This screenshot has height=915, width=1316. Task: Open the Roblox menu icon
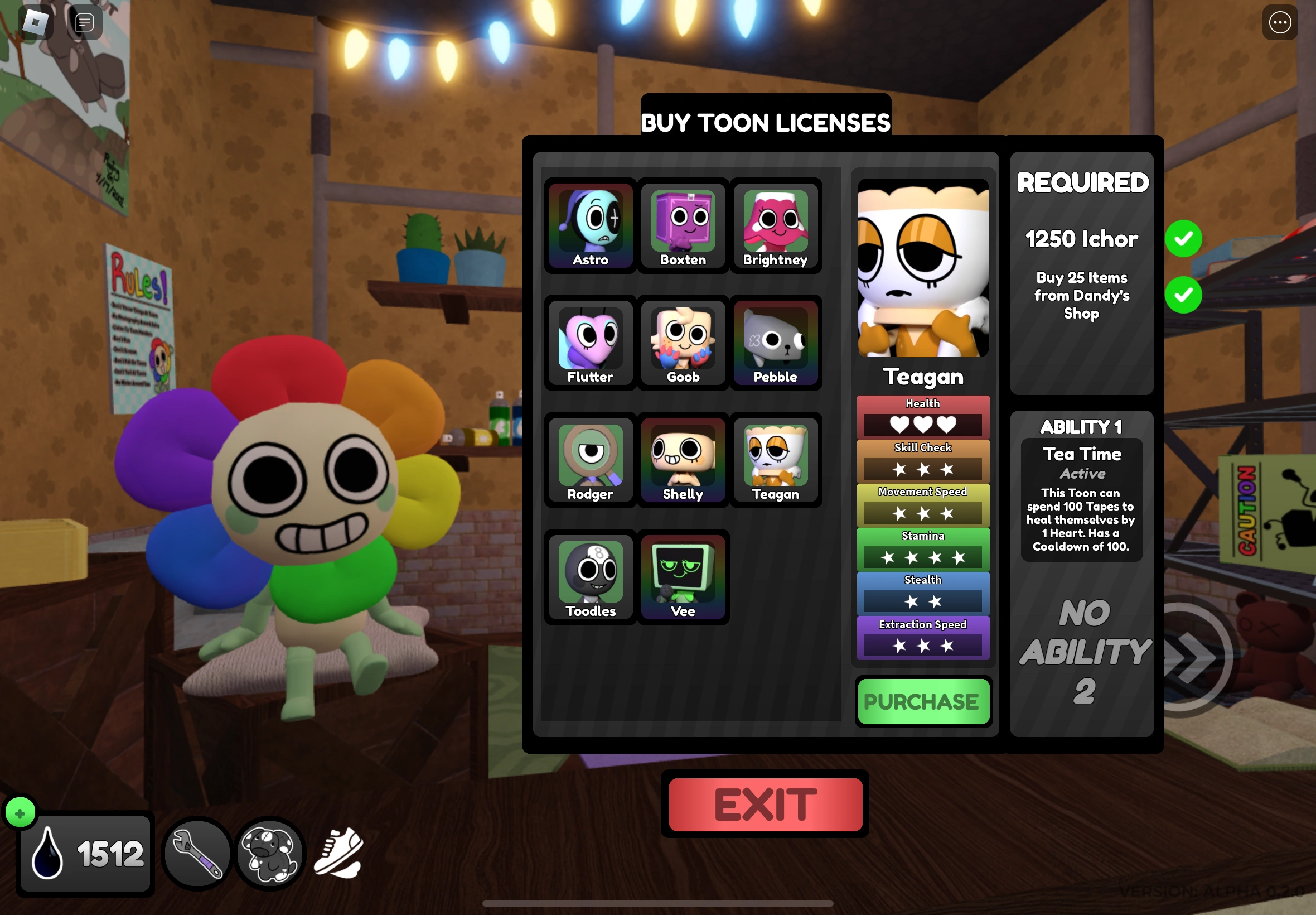click(36, 22)
